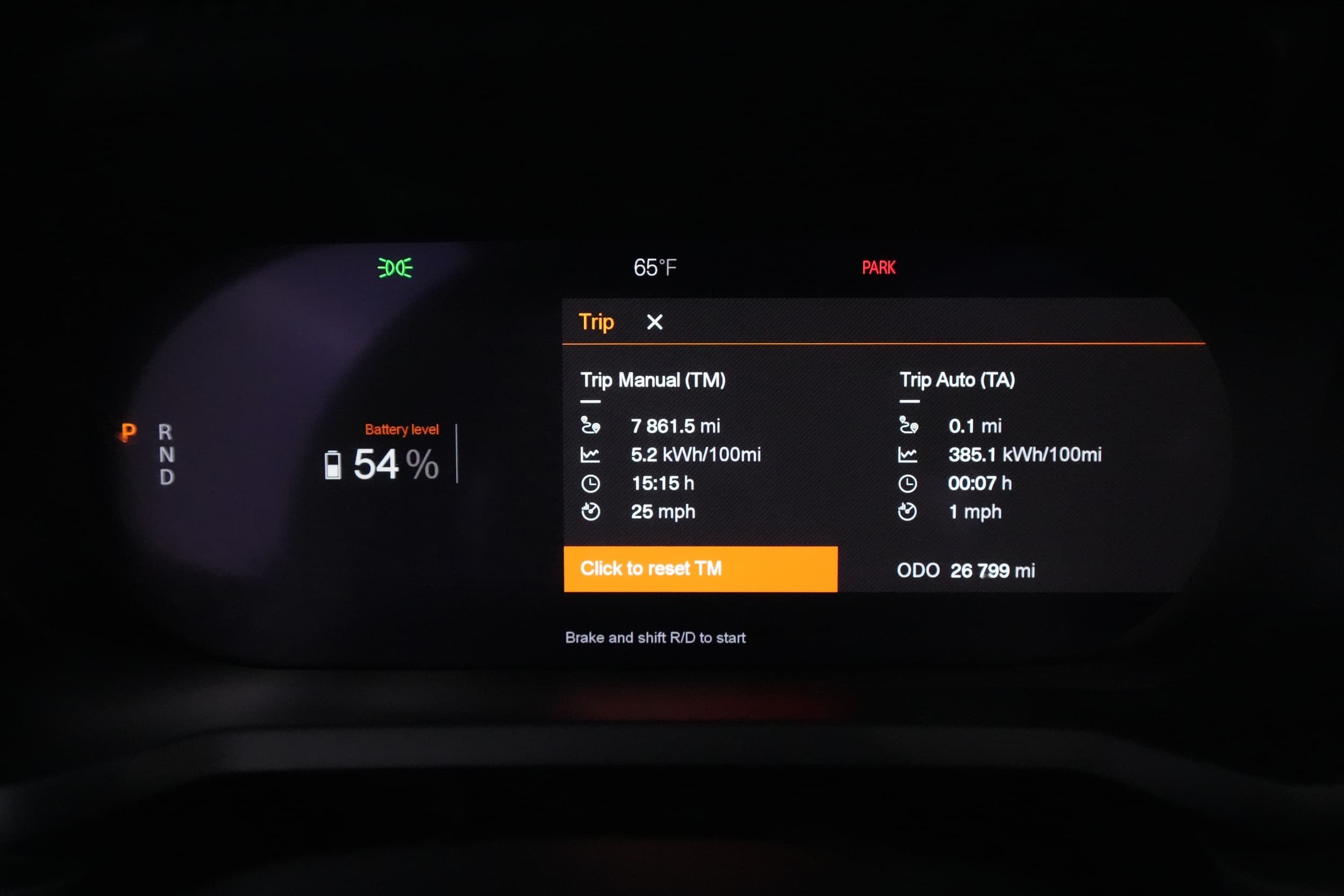Viewport: 1344px width, 896px height.
Task: Click the orange reset TM button
Action: (x=700, y=569)
